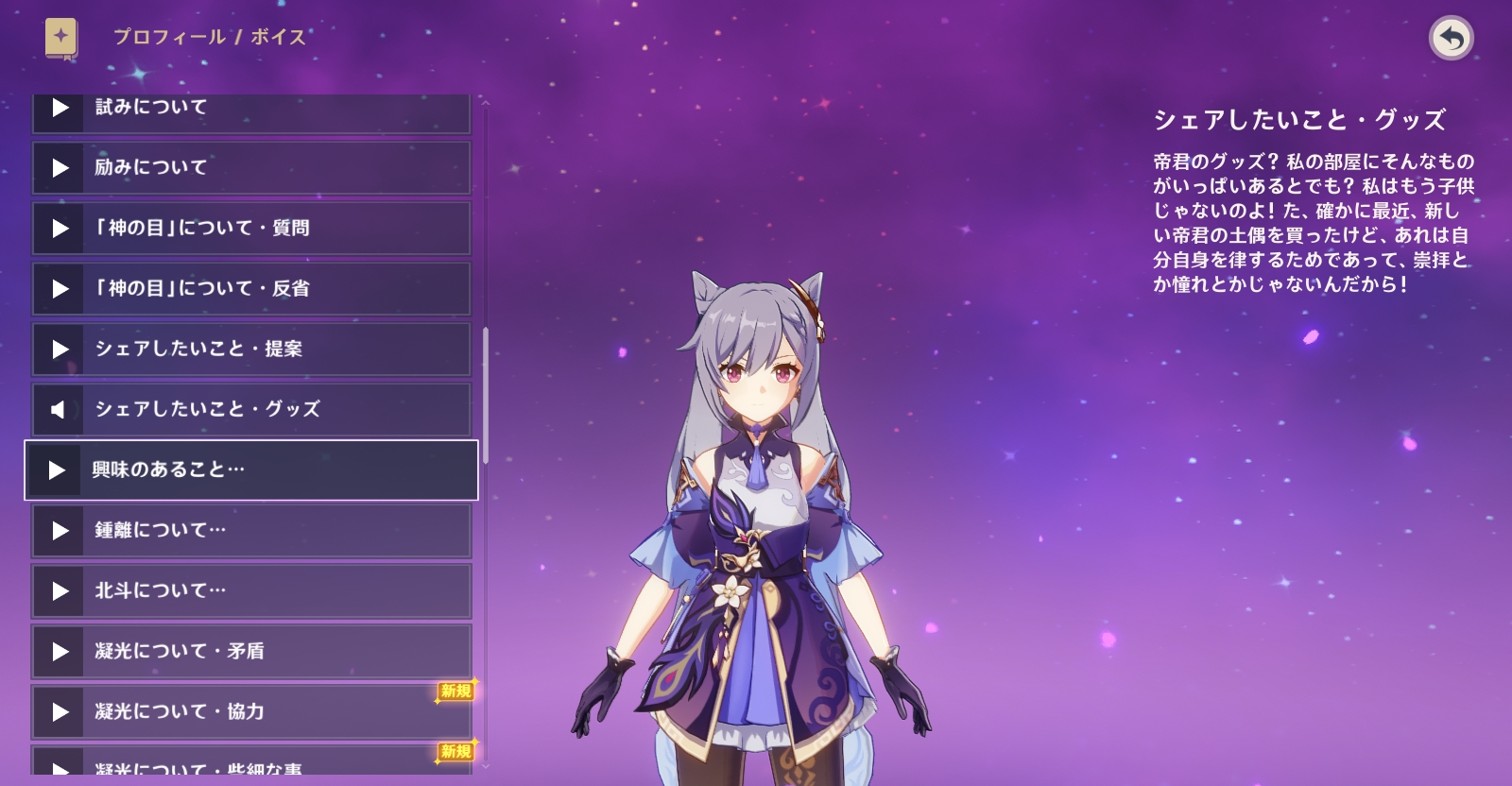
Task: Click the playing シェアしたいこと・グッズ entry
Action: 250,410
